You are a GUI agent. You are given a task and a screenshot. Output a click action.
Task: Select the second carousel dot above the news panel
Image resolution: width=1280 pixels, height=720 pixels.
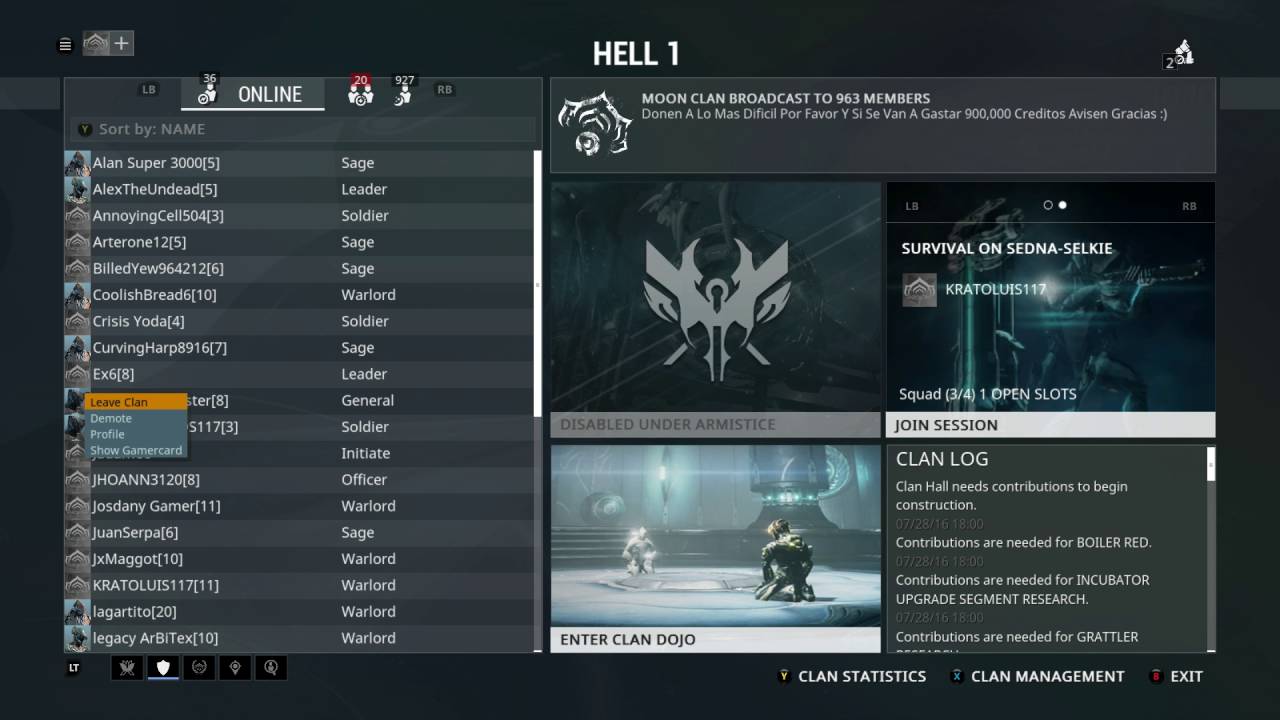(x=1062, y=205)
